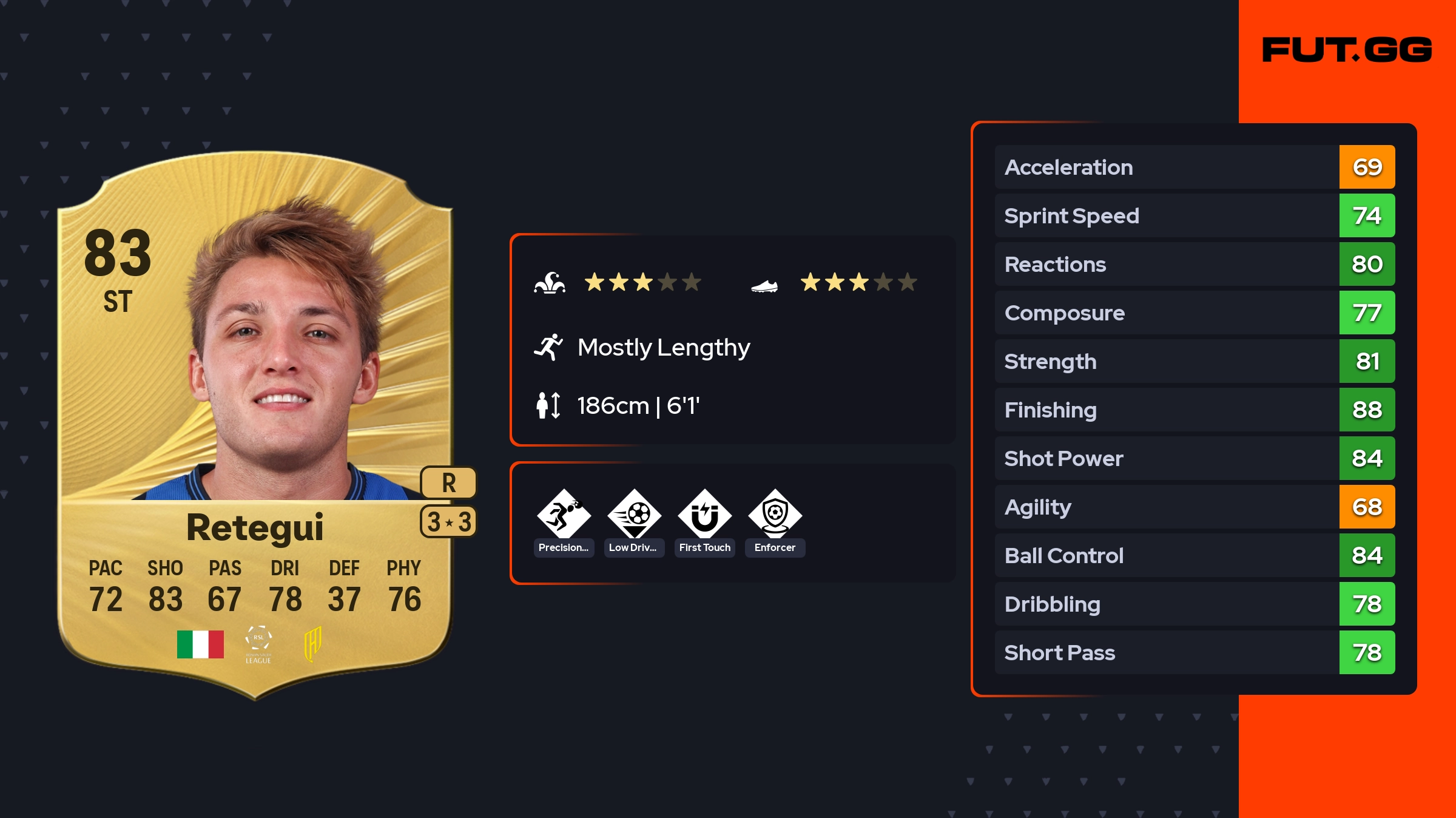Select the Retegui 83 ST player card
The height and width of the screenshot is (818, 1456).
click(x=255, y=425)
